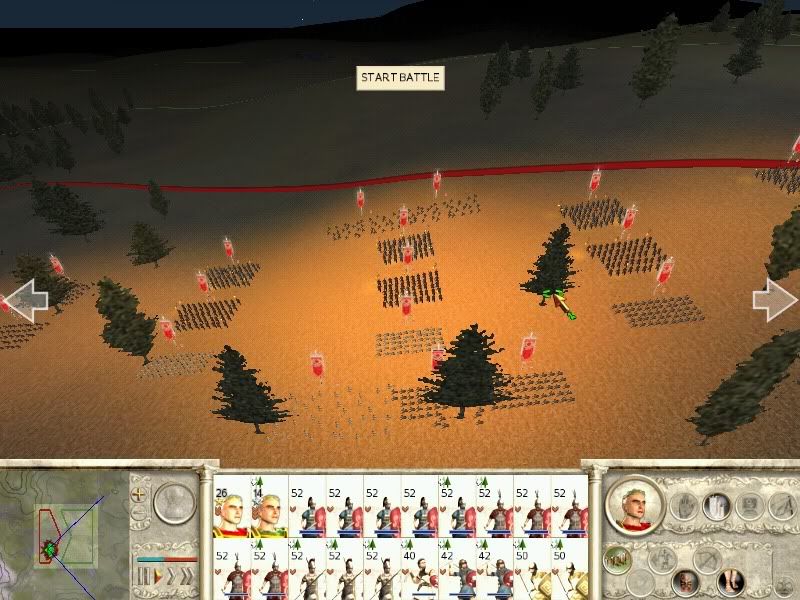Zoom in the minimap with plus button
The height and width of the screenshot is (600, 800).
point(140,495)
